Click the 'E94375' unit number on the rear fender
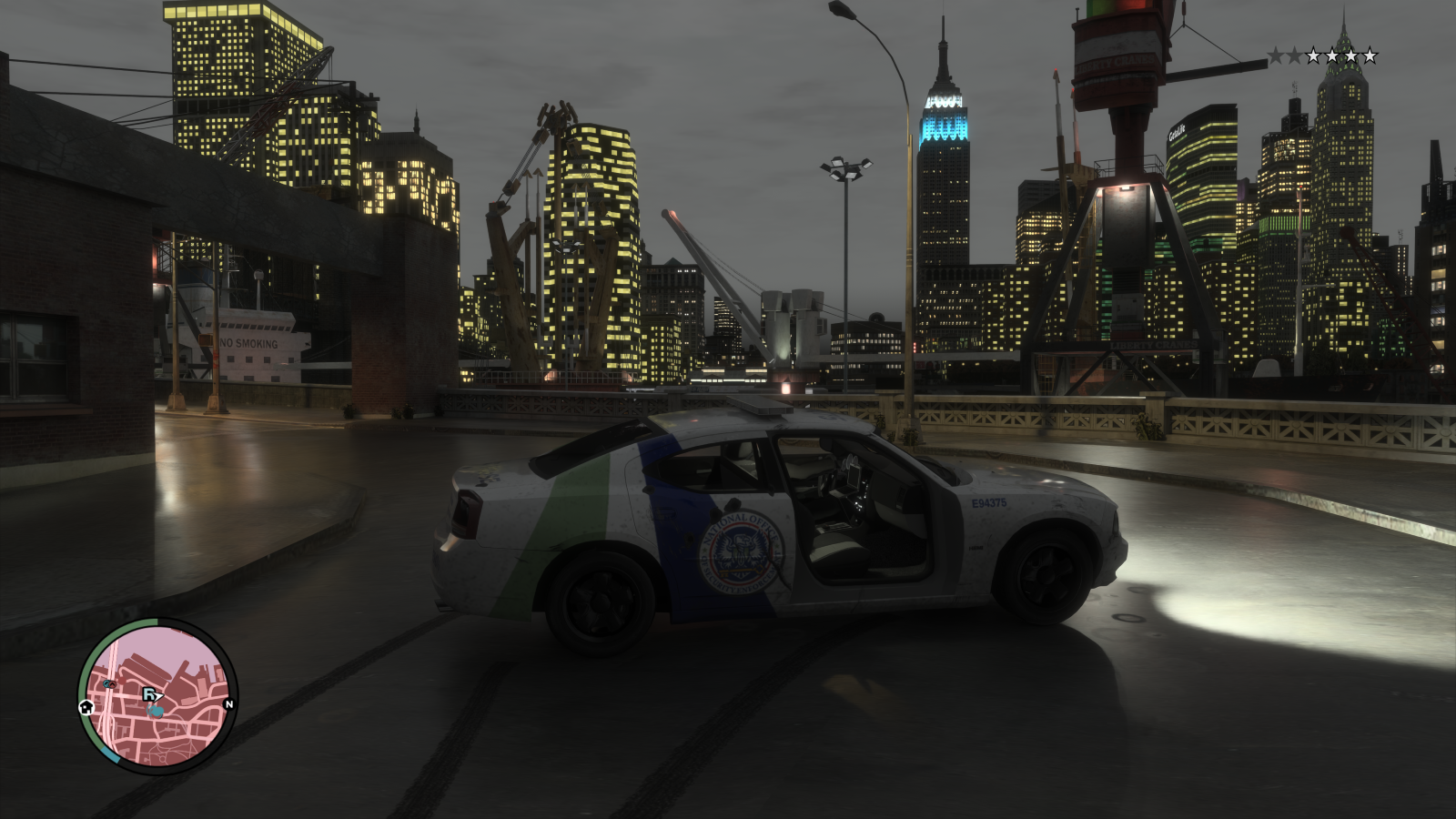The image size is (1456, 819). [992, 502]
